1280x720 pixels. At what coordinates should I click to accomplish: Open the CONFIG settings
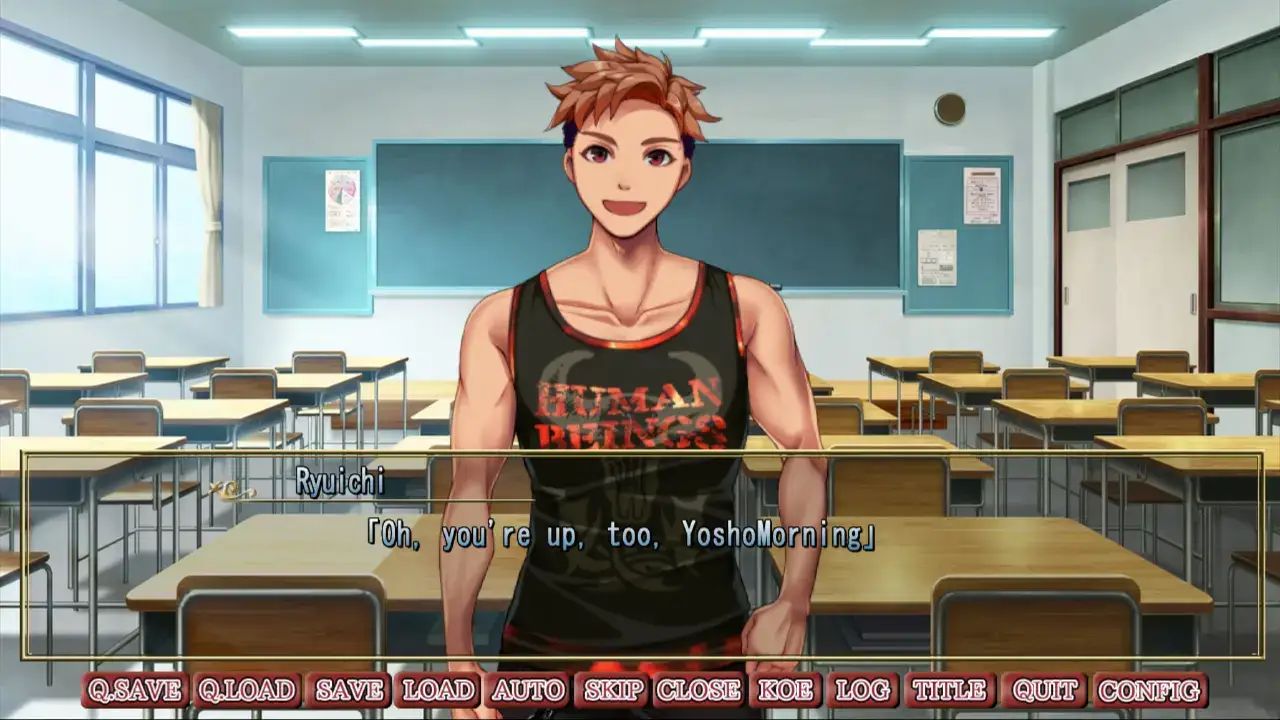[x=1150, y=690]
